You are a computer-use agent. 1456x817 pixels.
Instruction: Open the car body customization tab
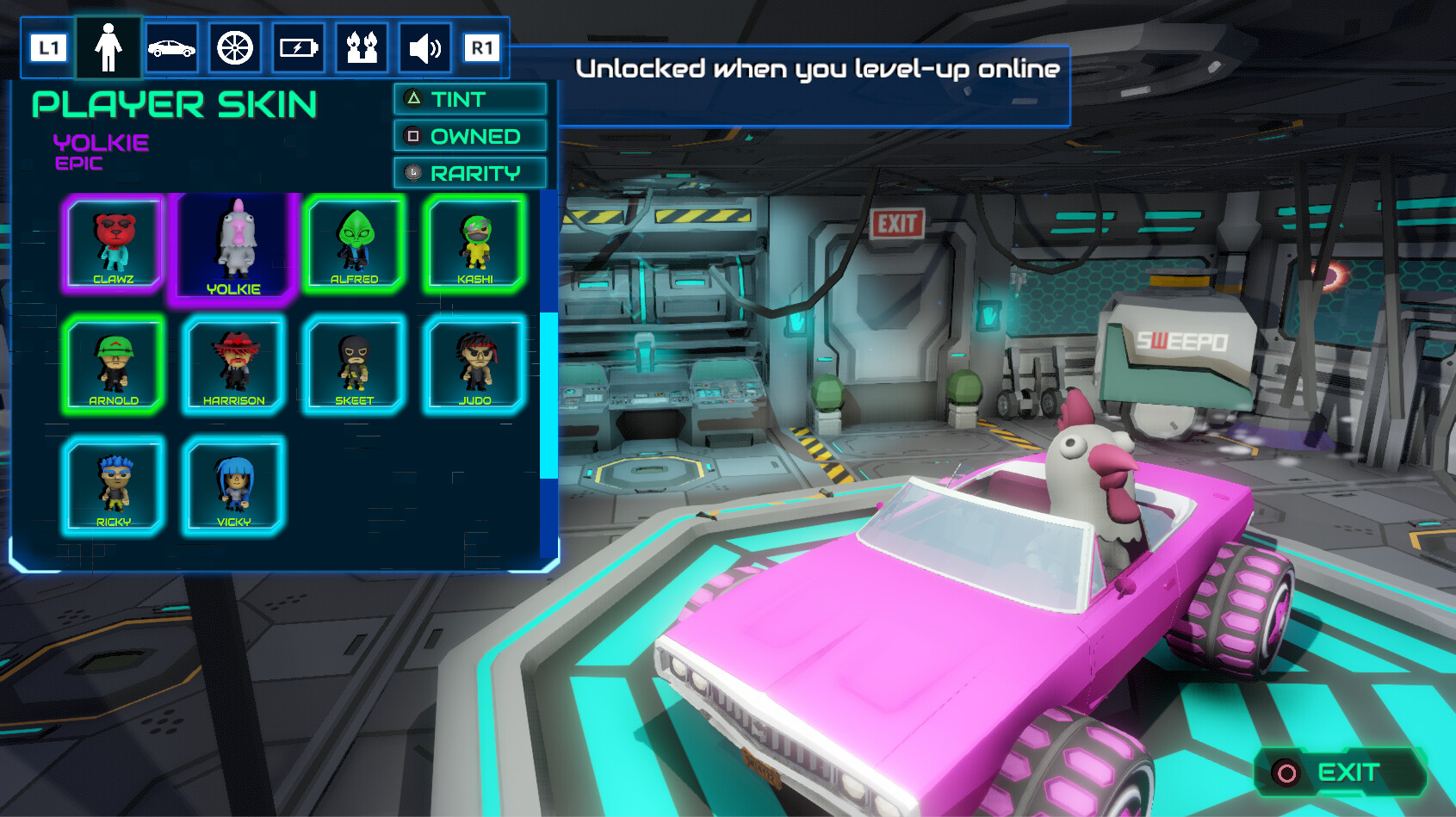coord(171,48)
